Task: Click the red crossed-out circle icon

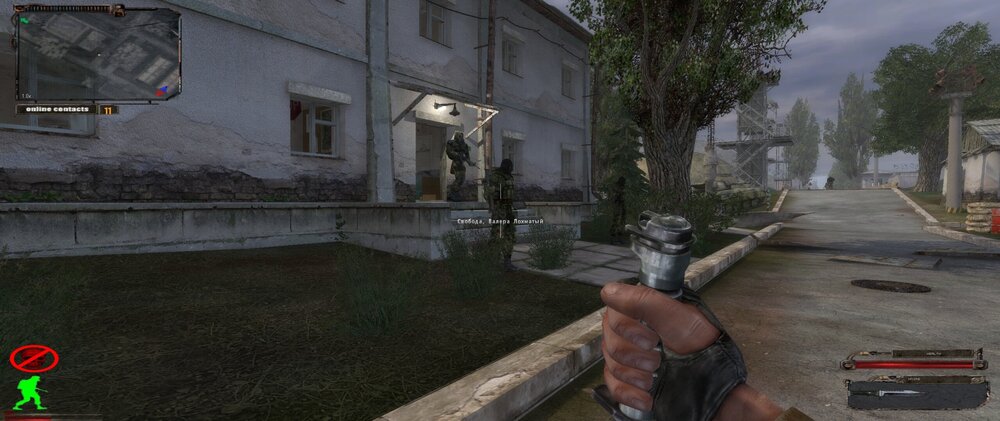Action: [x=33, y=357]
